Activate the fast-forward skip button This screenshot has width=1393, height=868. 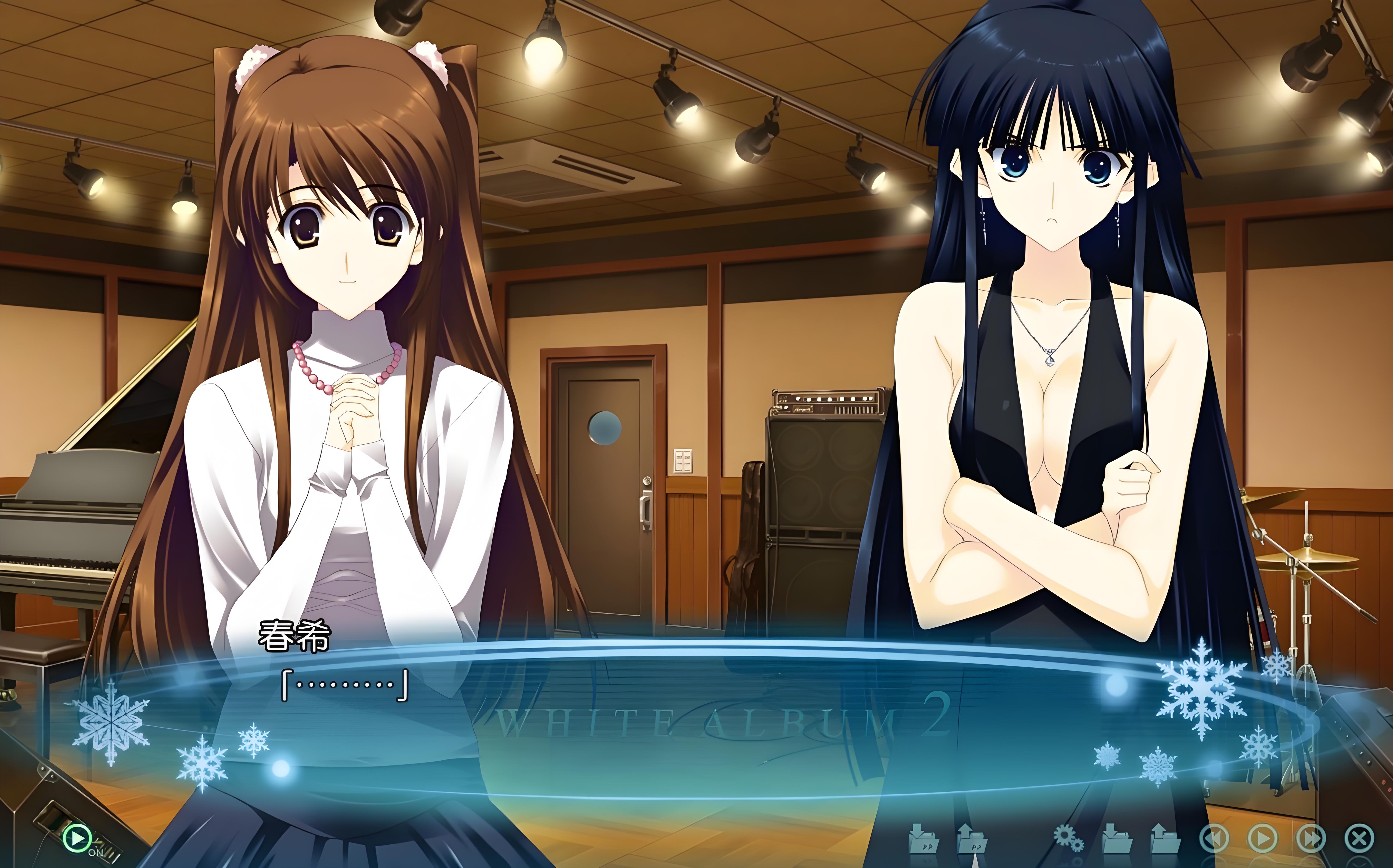pos(1311,839)
